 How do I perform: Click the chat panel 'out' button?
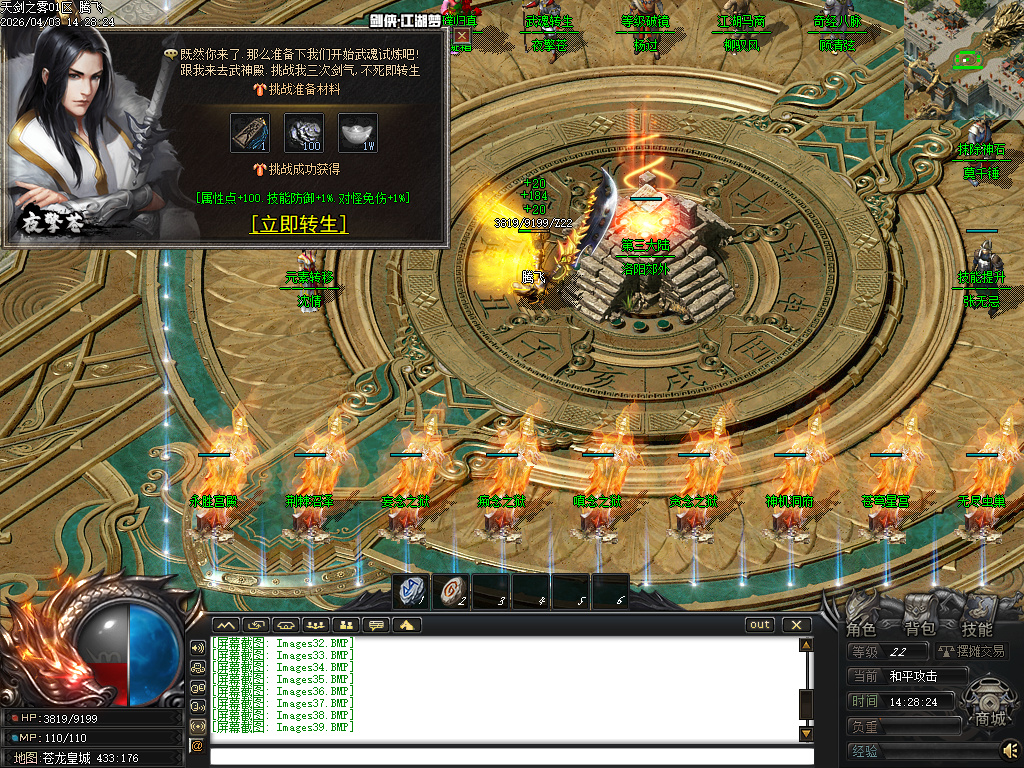760,625
